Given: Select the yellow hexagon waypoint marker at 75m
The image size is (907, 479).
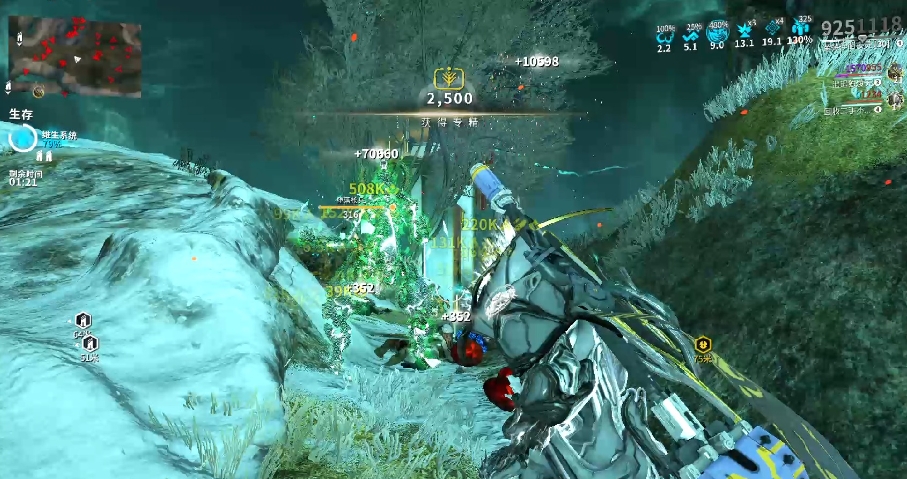Looking at the screenshot, I should click(x=703, y=344).
